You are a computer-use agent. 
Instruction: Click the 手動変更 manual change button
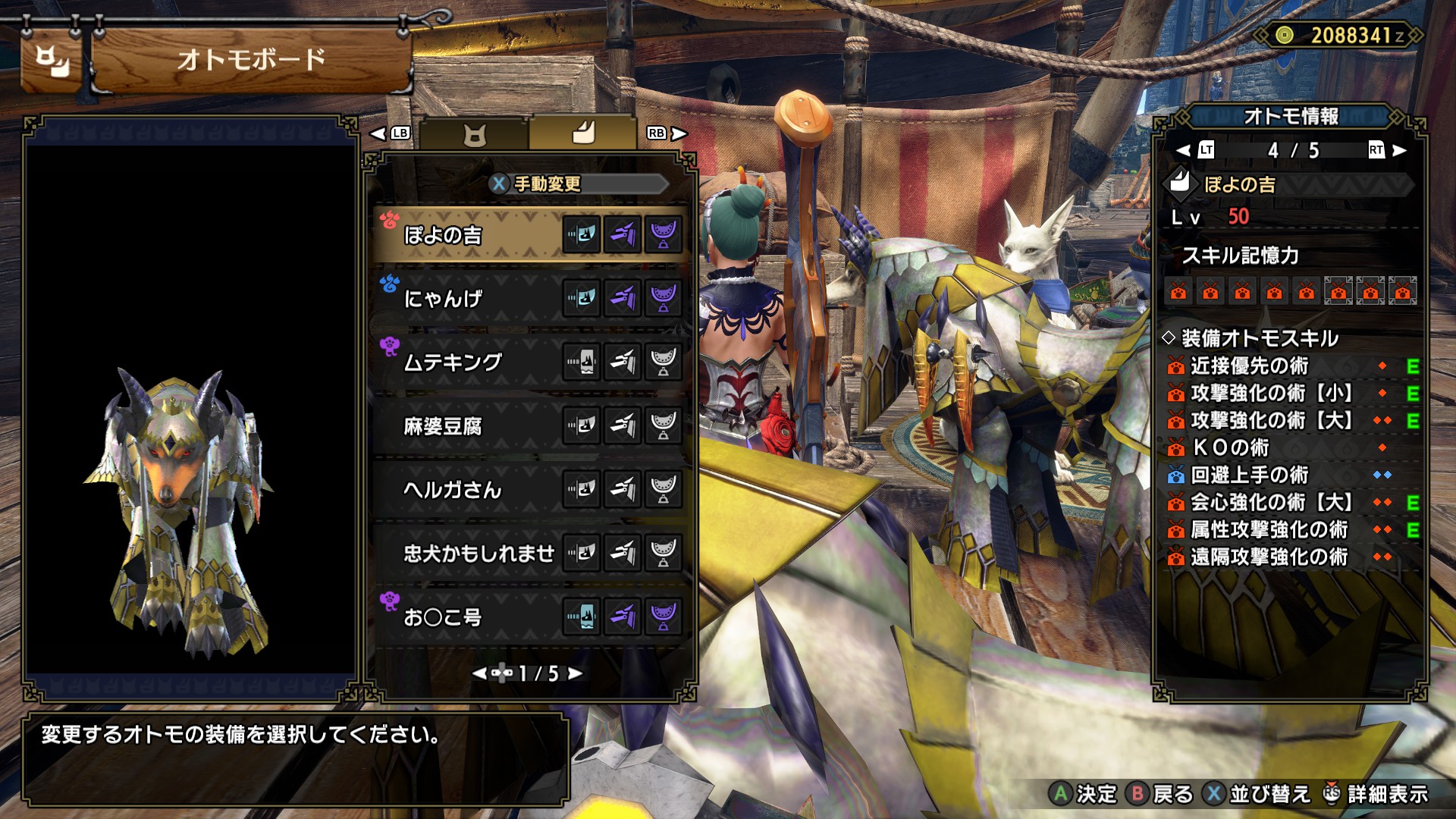(537, 184)
